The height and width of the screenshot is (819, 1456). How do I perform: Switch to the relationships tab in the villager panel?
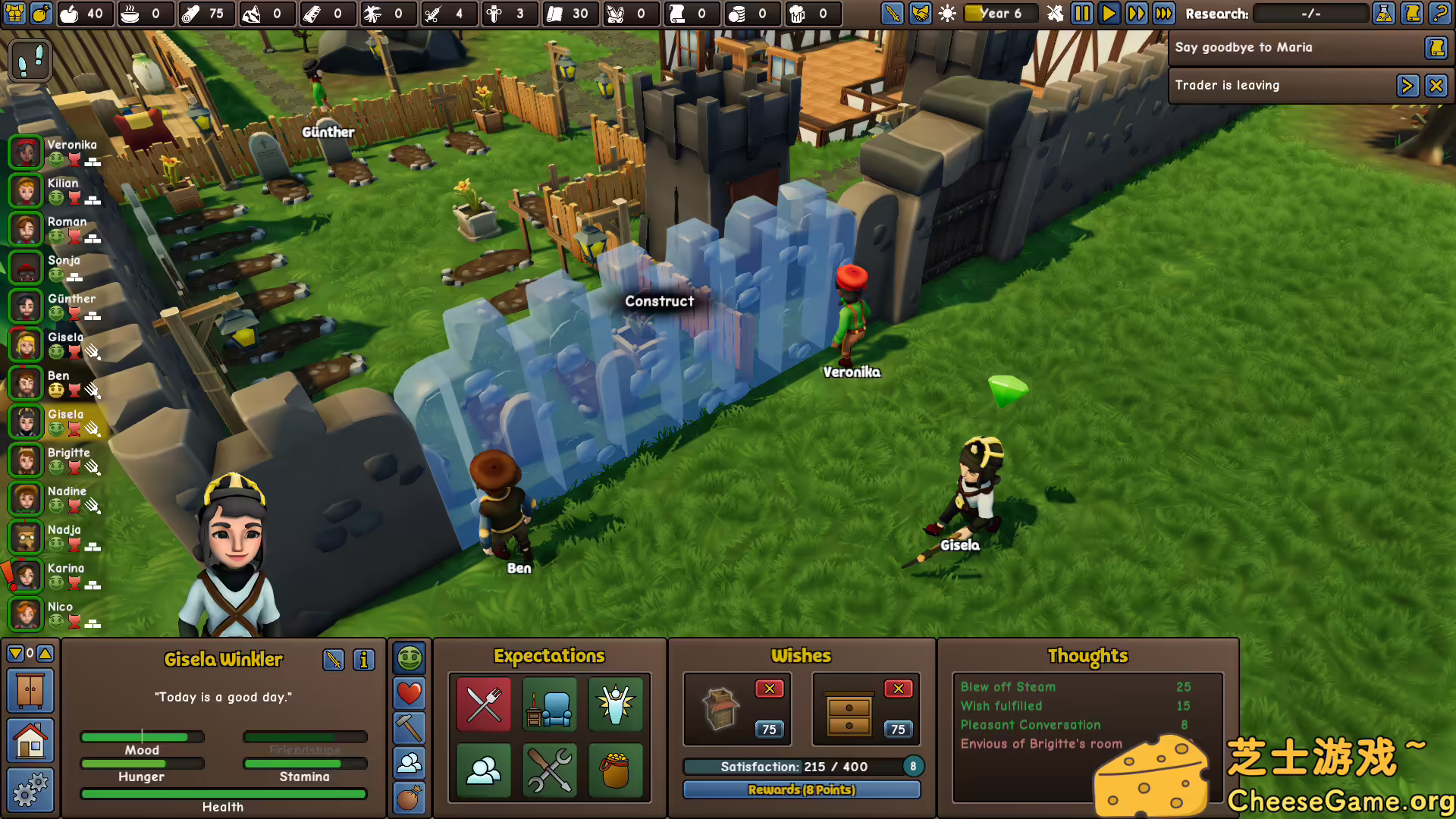[409, 764]
